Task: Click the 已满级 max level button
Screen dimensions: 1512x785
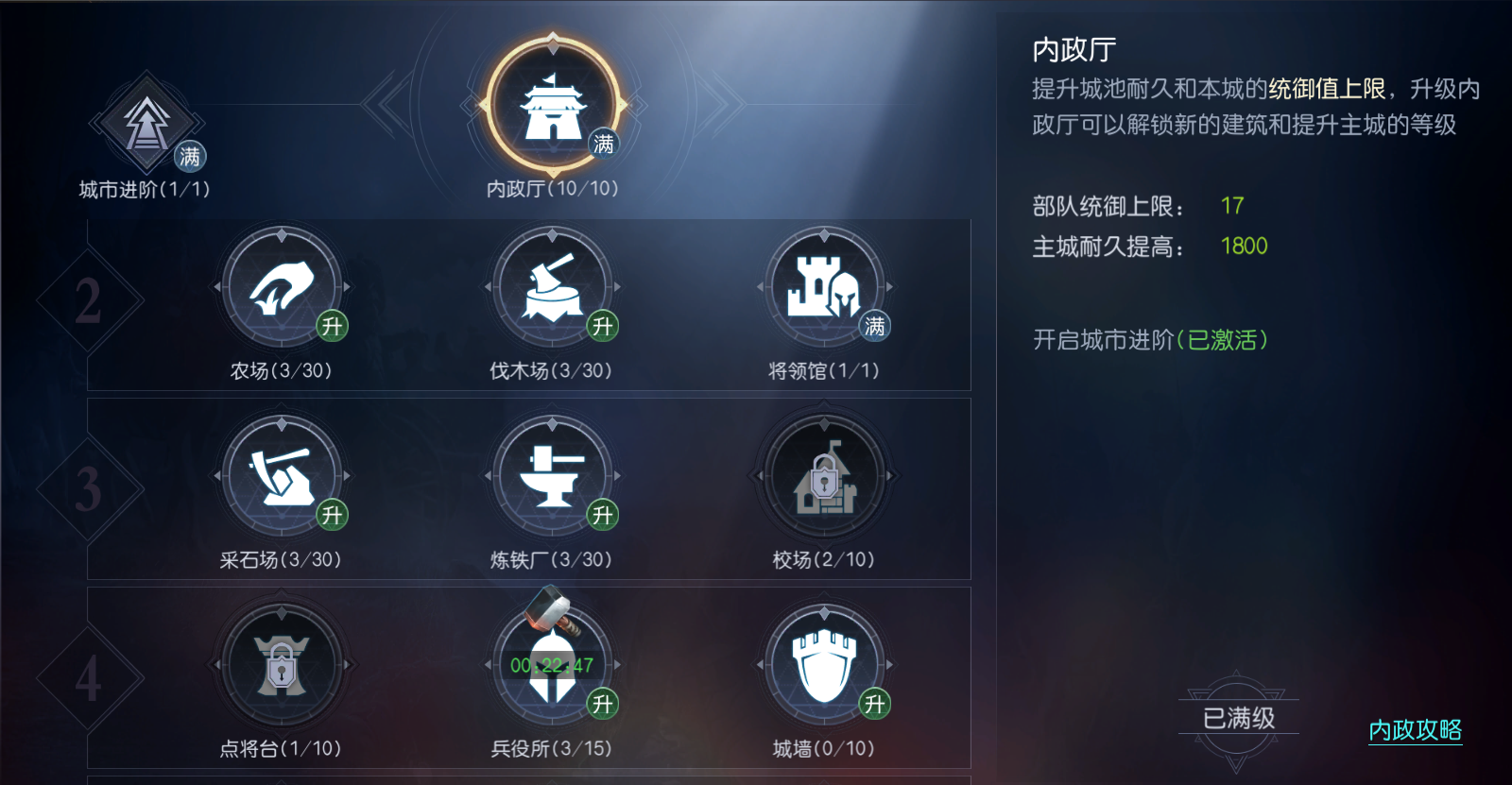Action: (x=1238, y=718)
